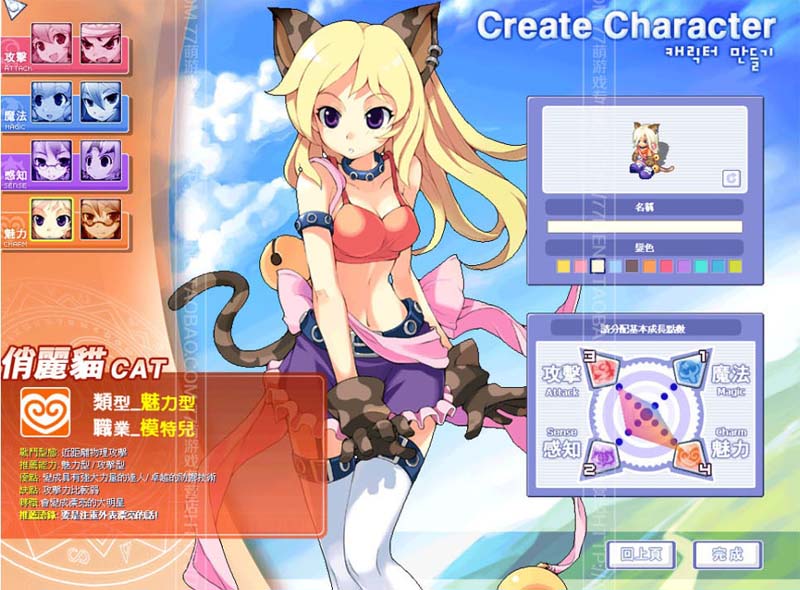Rotate the character sprite preview
This screenshot has height=590, width=800.
[731, 178]
